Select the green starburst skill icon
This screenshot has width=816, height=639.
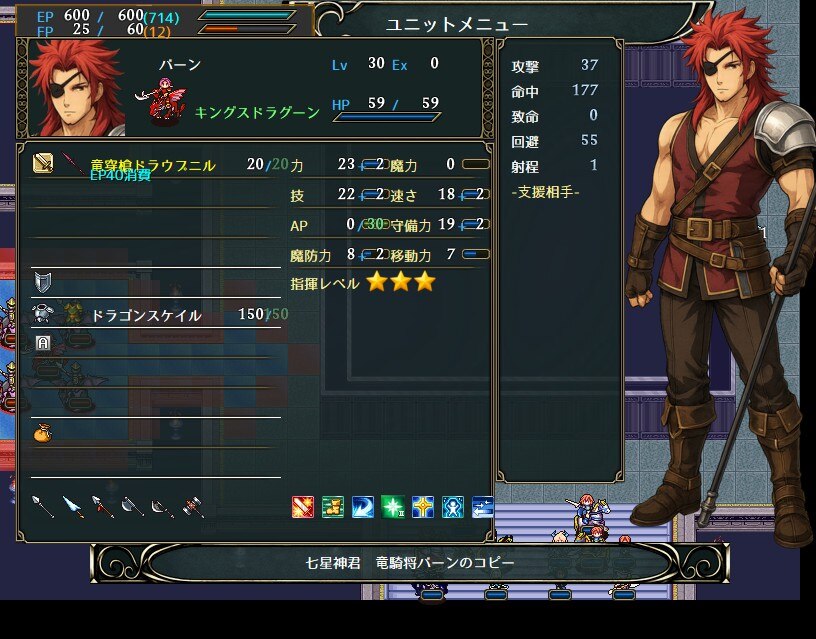point(392,507)
